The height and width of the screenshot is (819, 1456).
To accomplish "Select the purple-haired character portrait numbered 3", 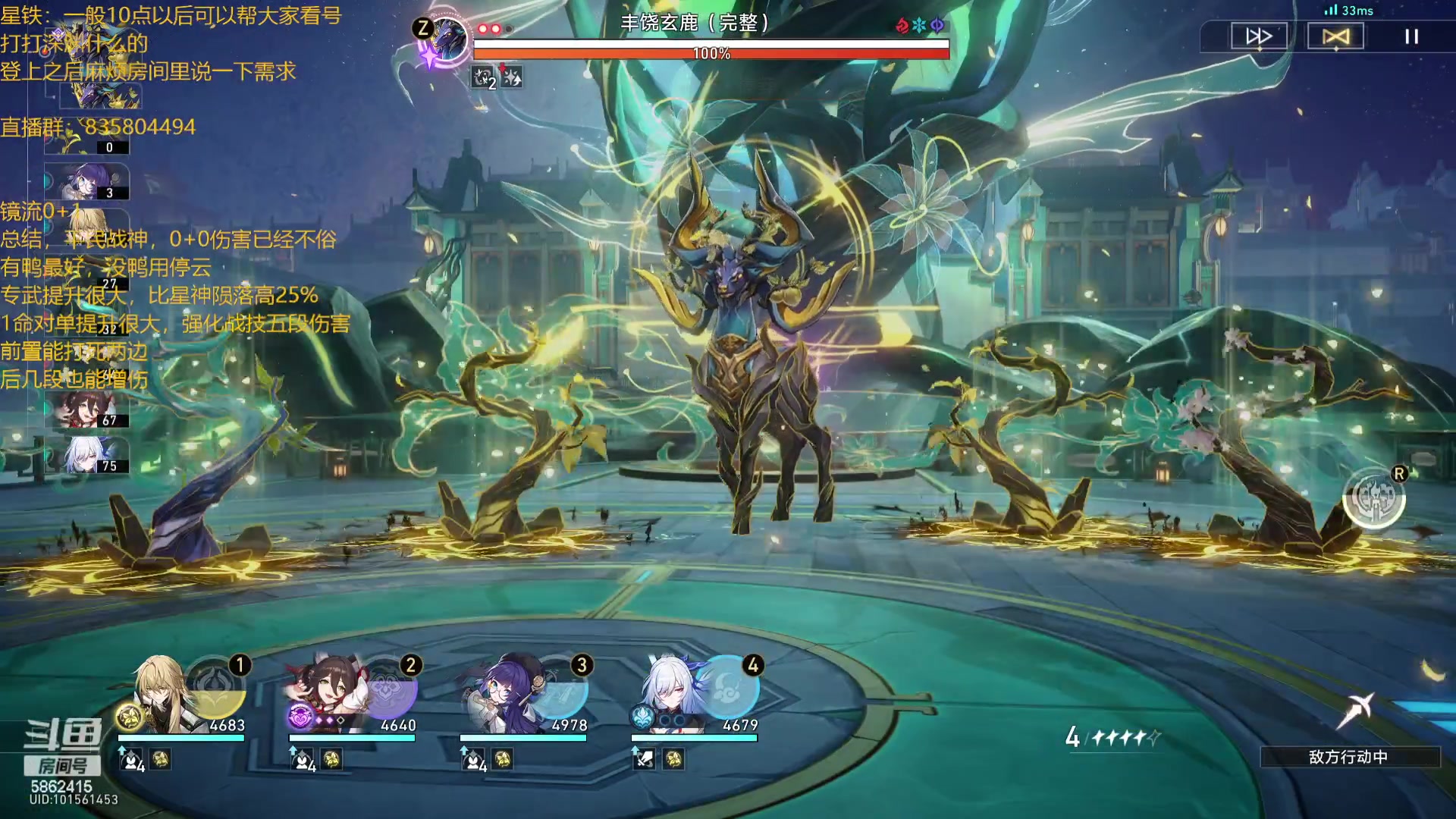I will click(x=500, y=694).
